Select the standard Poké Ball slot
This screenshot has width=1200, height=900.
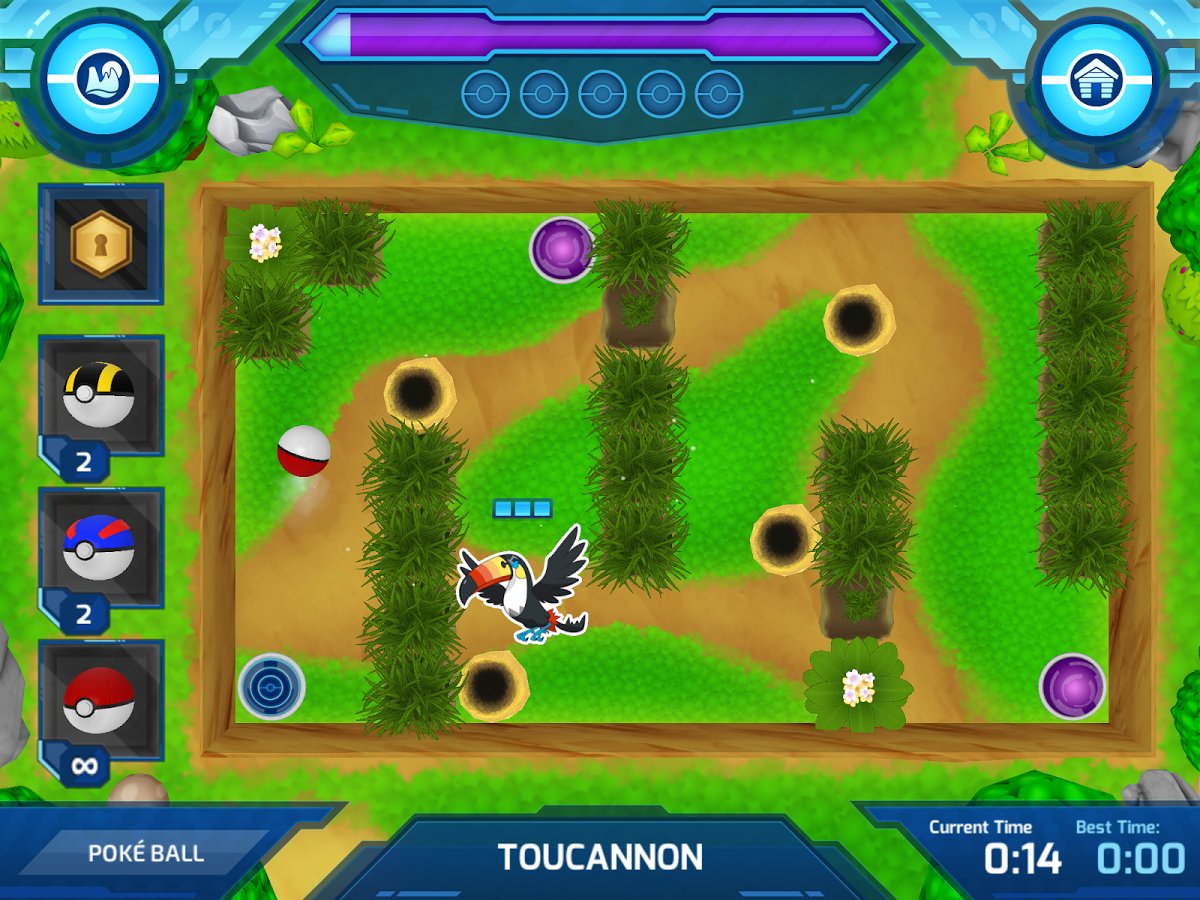pyautogui.click(x=100, y=701)
